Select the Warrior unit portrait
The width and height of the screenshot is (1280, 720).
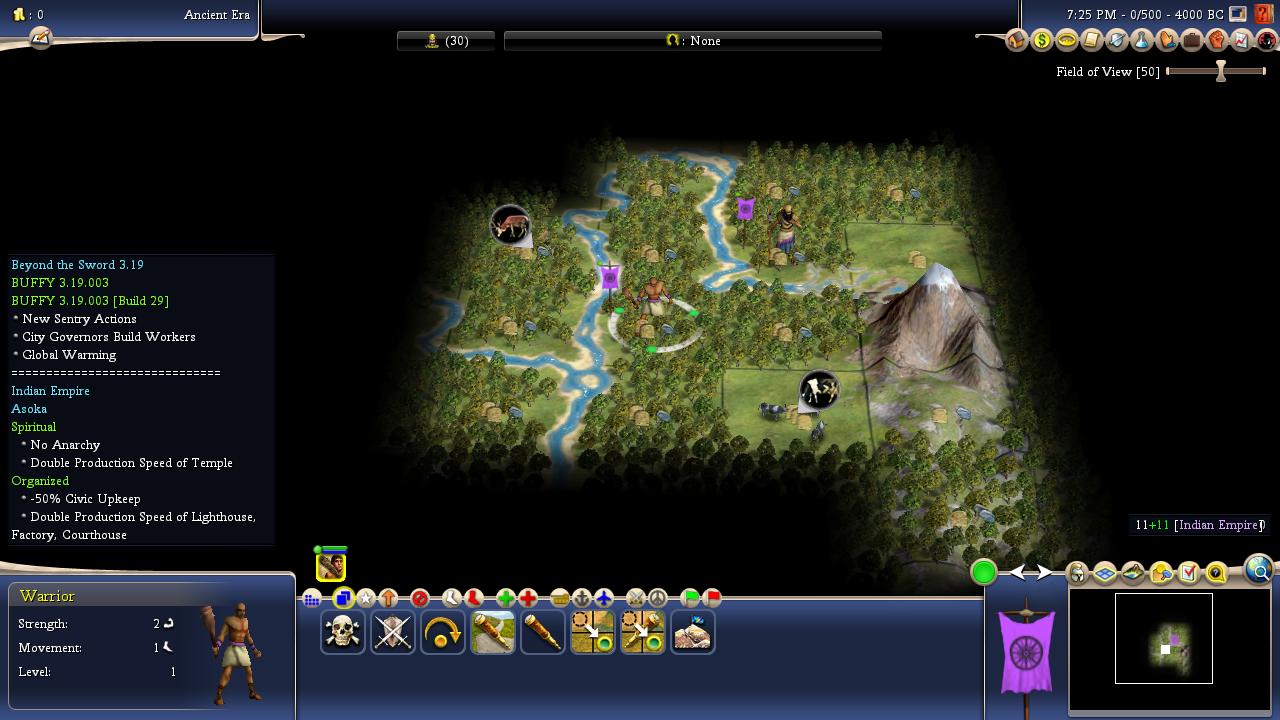click(331, 566)
